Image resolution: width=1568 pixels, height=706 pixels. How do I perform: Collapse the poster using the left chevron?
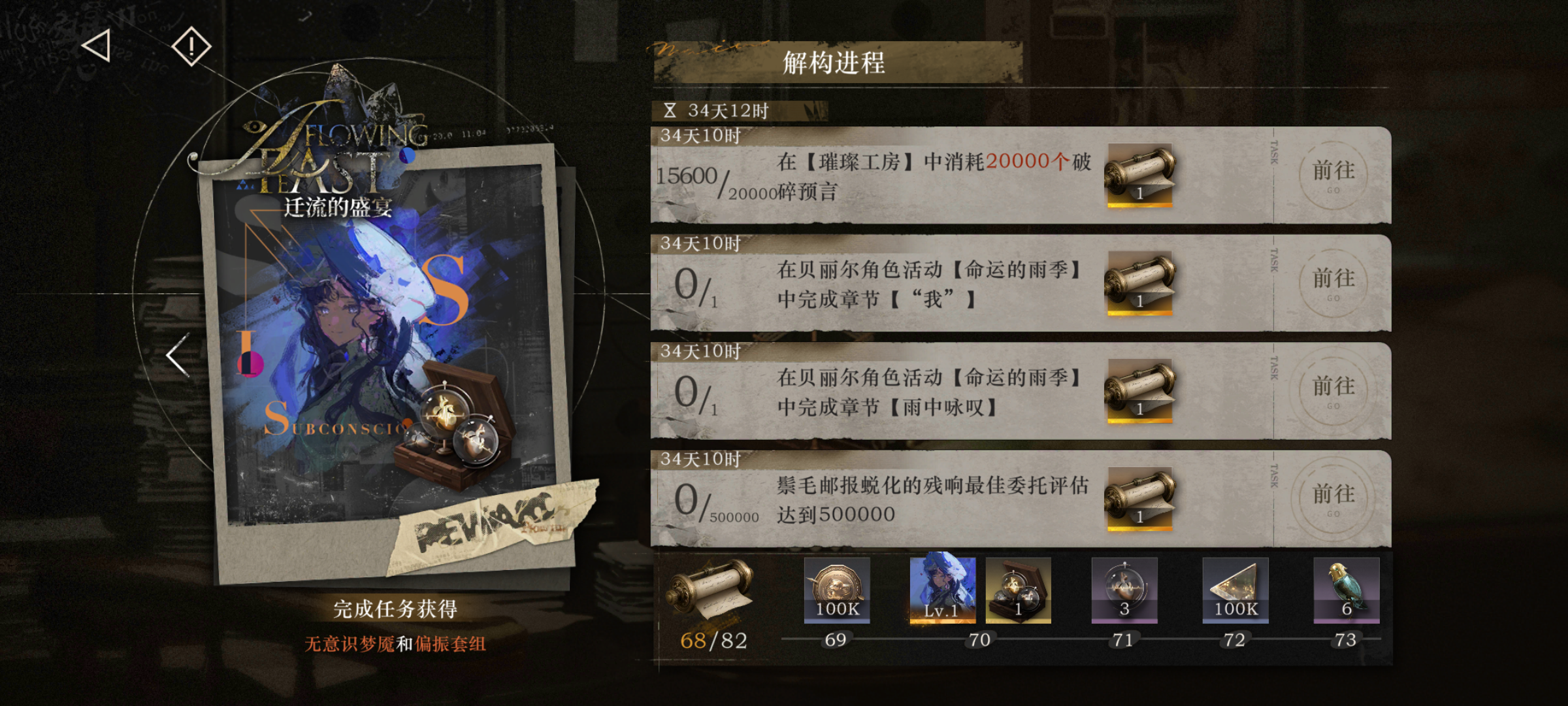click(x=173, y=355)
